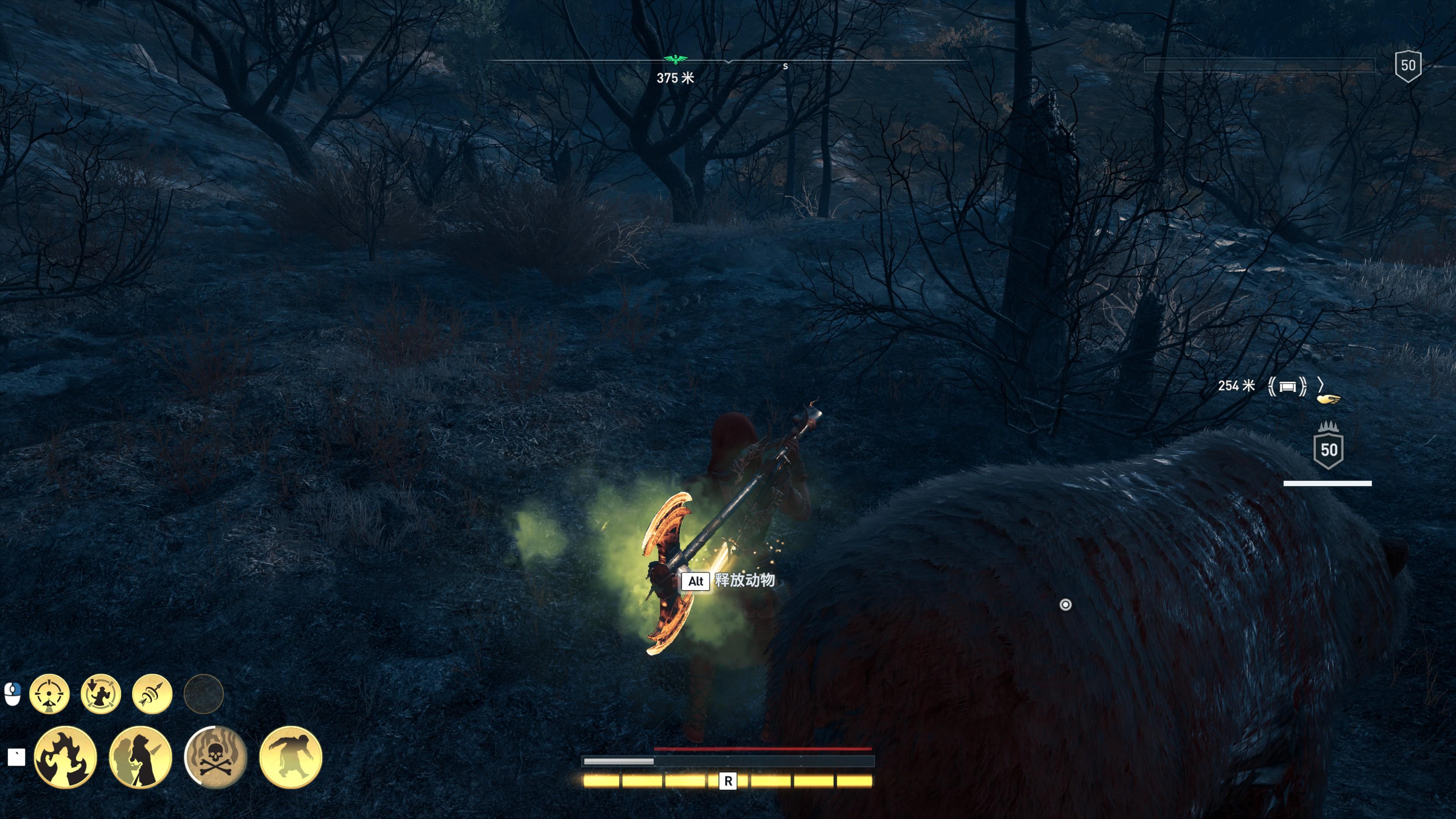Use the skull and crossbones poison ability
This screenshot has width=1456, height=819.
pyautogui.click(x=215, y=757)
